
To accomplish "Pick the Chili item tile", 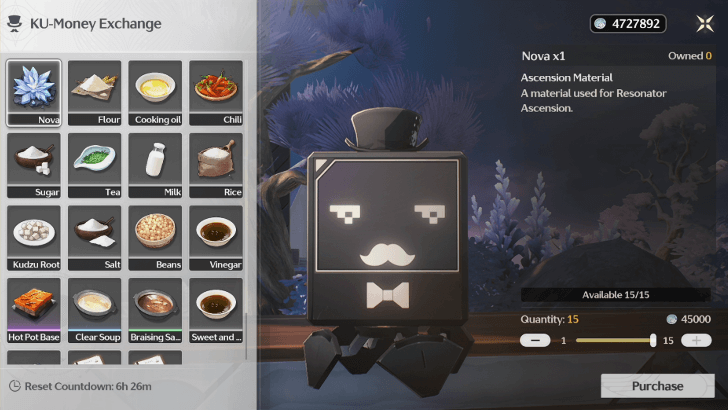I will point(215,93).
